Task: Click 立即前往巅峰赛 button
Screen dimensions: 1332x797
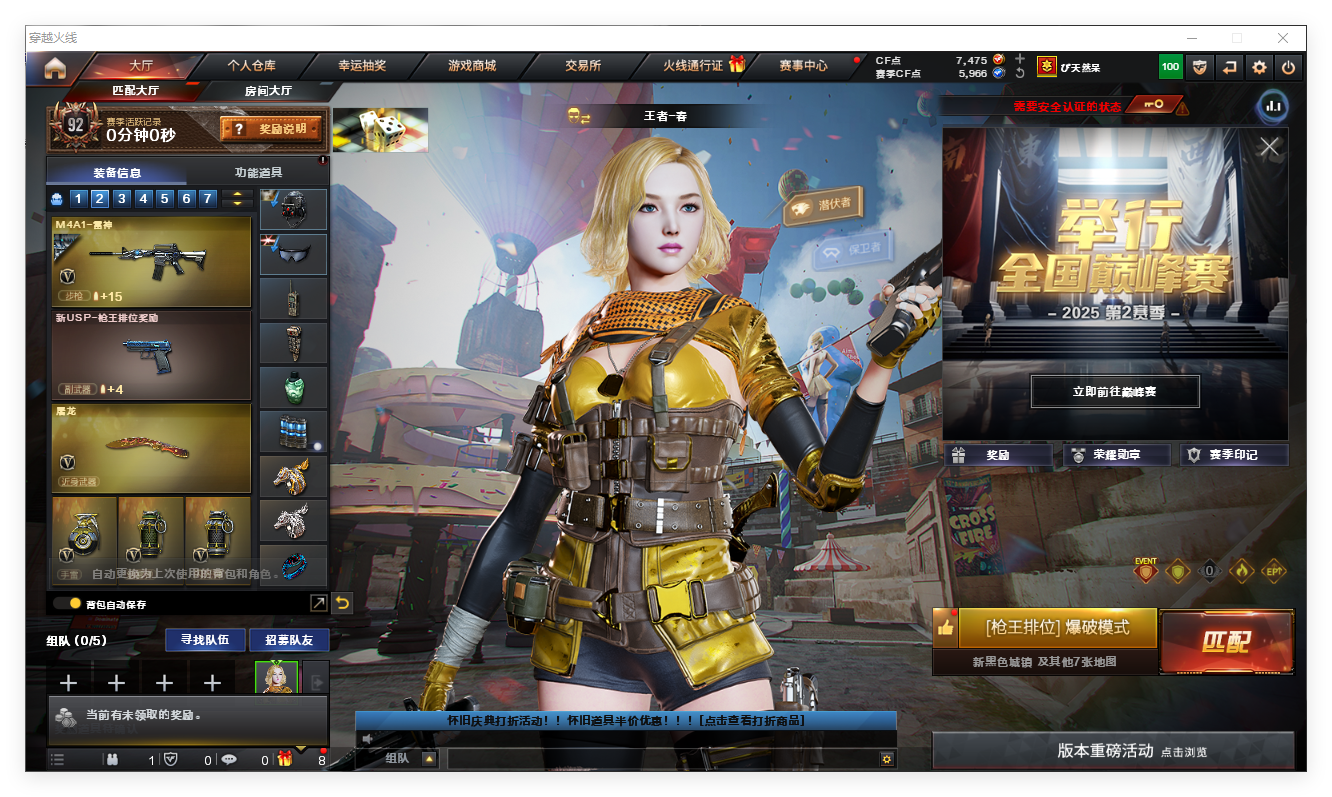Action: [1115, 392]
